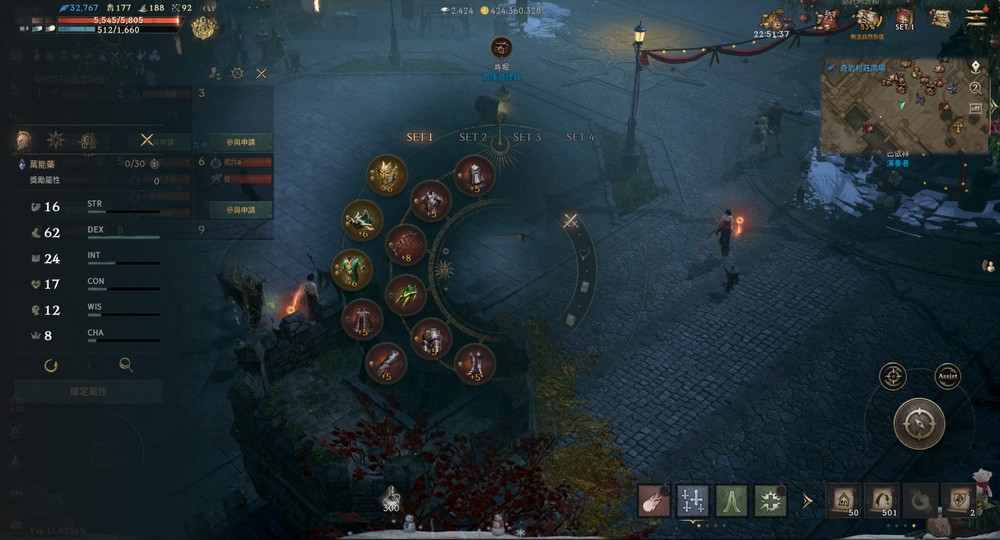Screen dimensions: 1000x540
Task: Select the gauntlet slot marked +5
Action: 386,363
